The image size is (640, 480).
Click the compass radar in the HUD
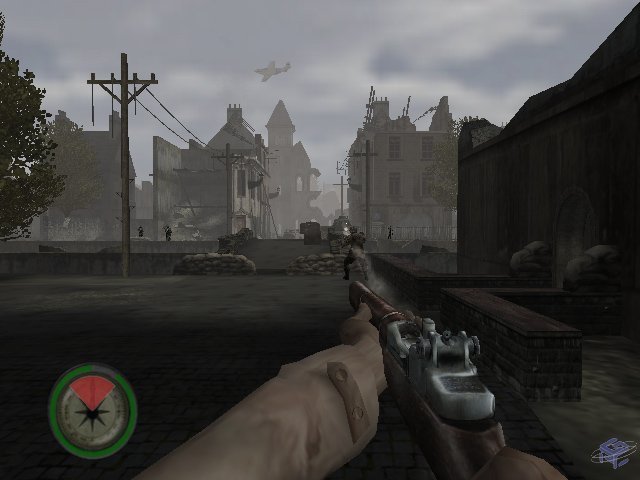pos(92,411)
